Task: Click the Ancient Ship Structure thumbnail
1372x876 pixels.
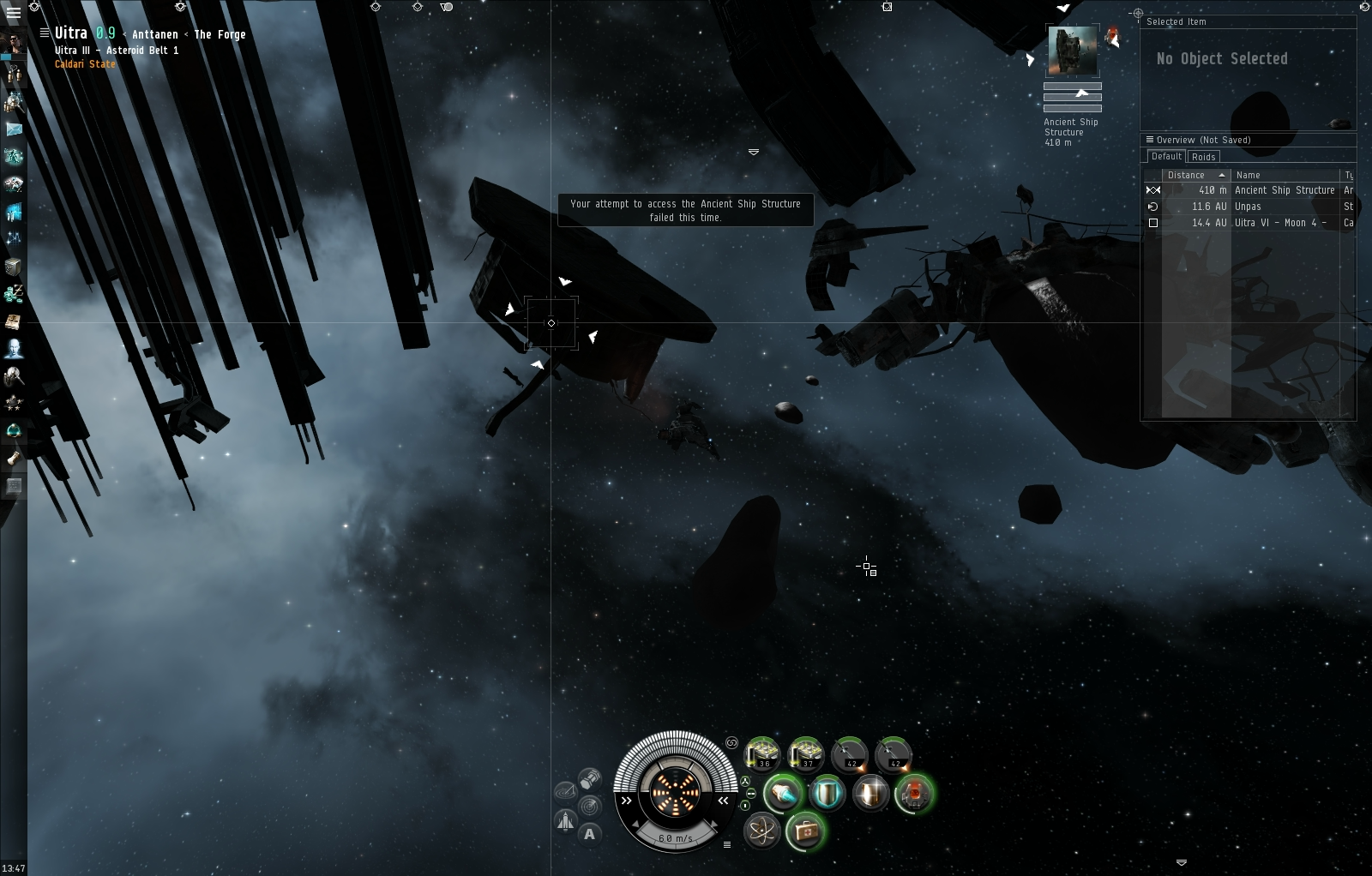Action: tap(1072, 51)
